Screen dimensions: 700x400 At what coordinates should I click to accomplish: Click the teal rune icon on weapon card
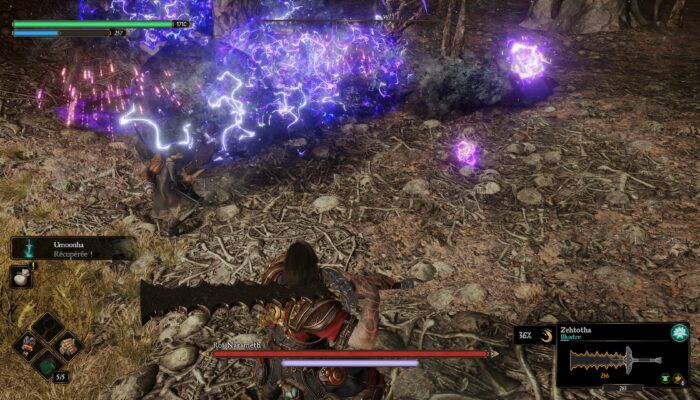(679, 333)
